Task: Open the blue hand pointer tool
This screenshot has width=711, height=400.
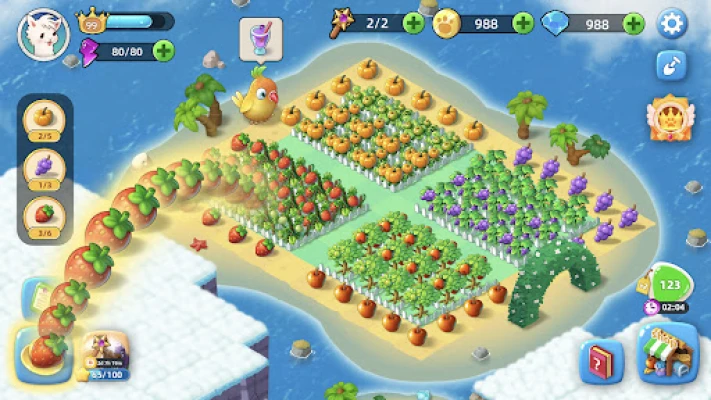Action: pos(671,65)
